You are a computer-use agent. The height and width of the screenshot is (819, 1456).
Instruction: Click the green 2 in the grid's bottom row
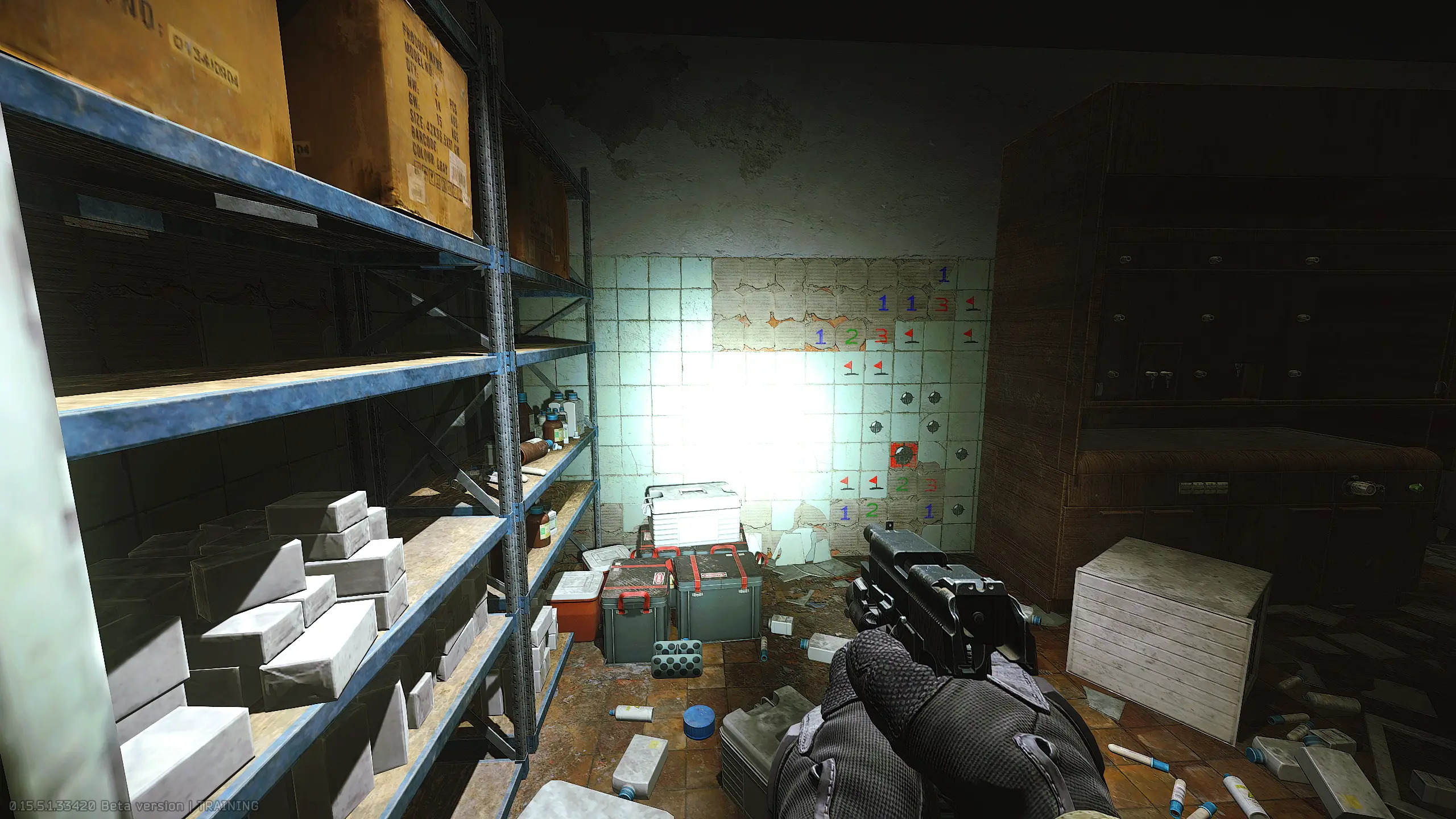[x=871, y=512]
